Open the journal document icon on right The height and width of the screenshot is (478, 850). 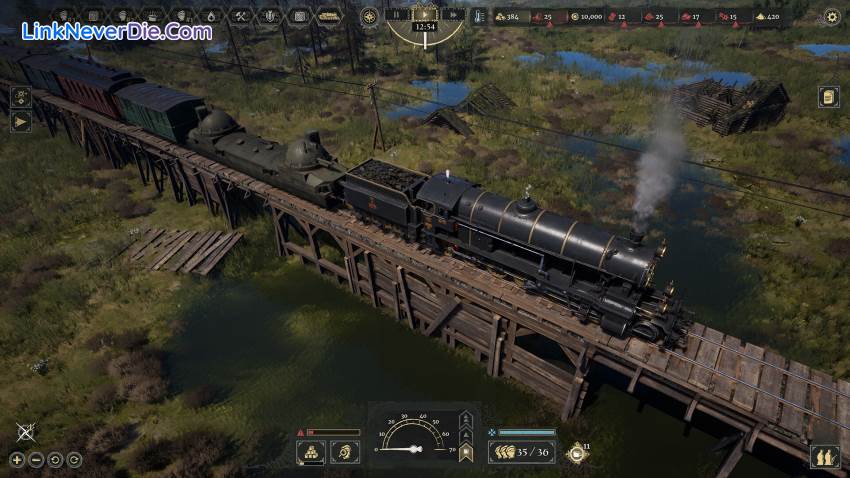(828, 96)
